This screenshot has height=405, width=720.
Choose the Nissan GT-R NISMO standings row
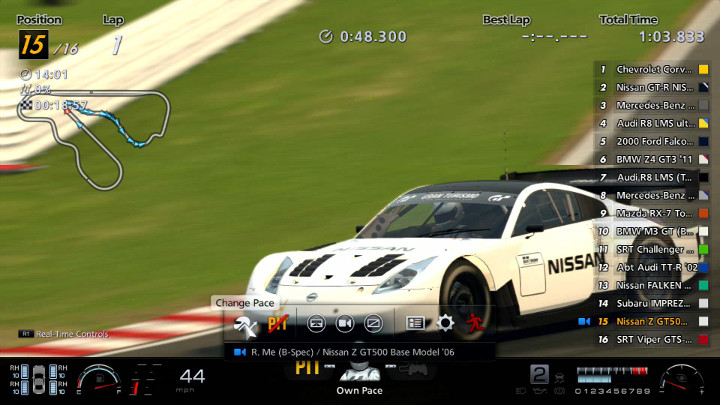tap(654, 88)
